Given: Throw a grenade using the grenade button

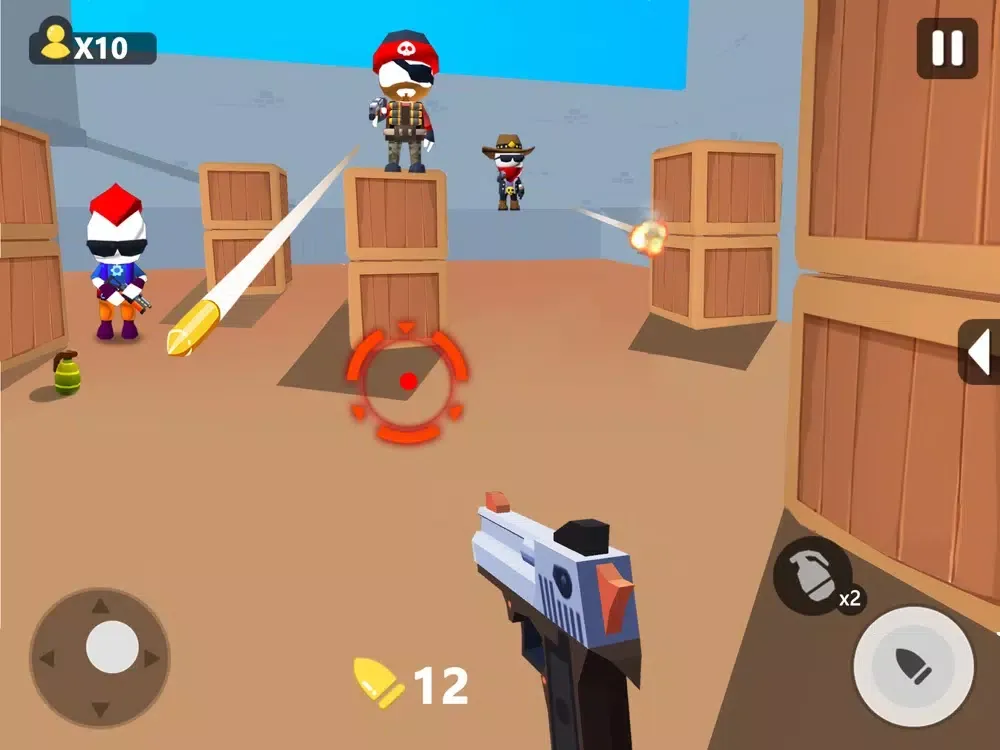Looking at the screenshot, I should click(812, 576).
